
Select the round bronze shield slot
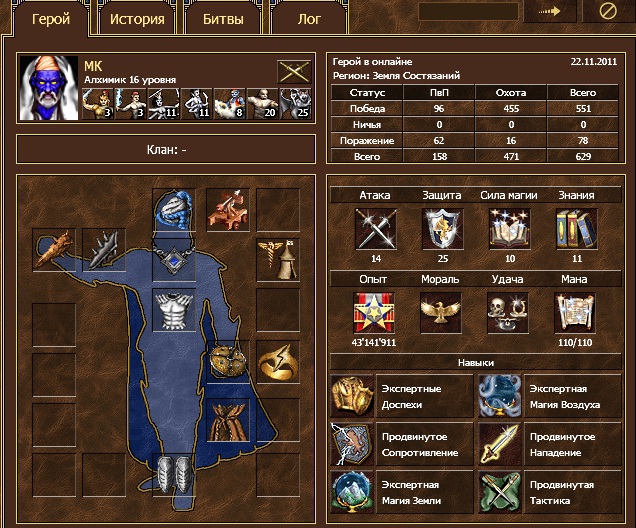[x=227, y=361]
